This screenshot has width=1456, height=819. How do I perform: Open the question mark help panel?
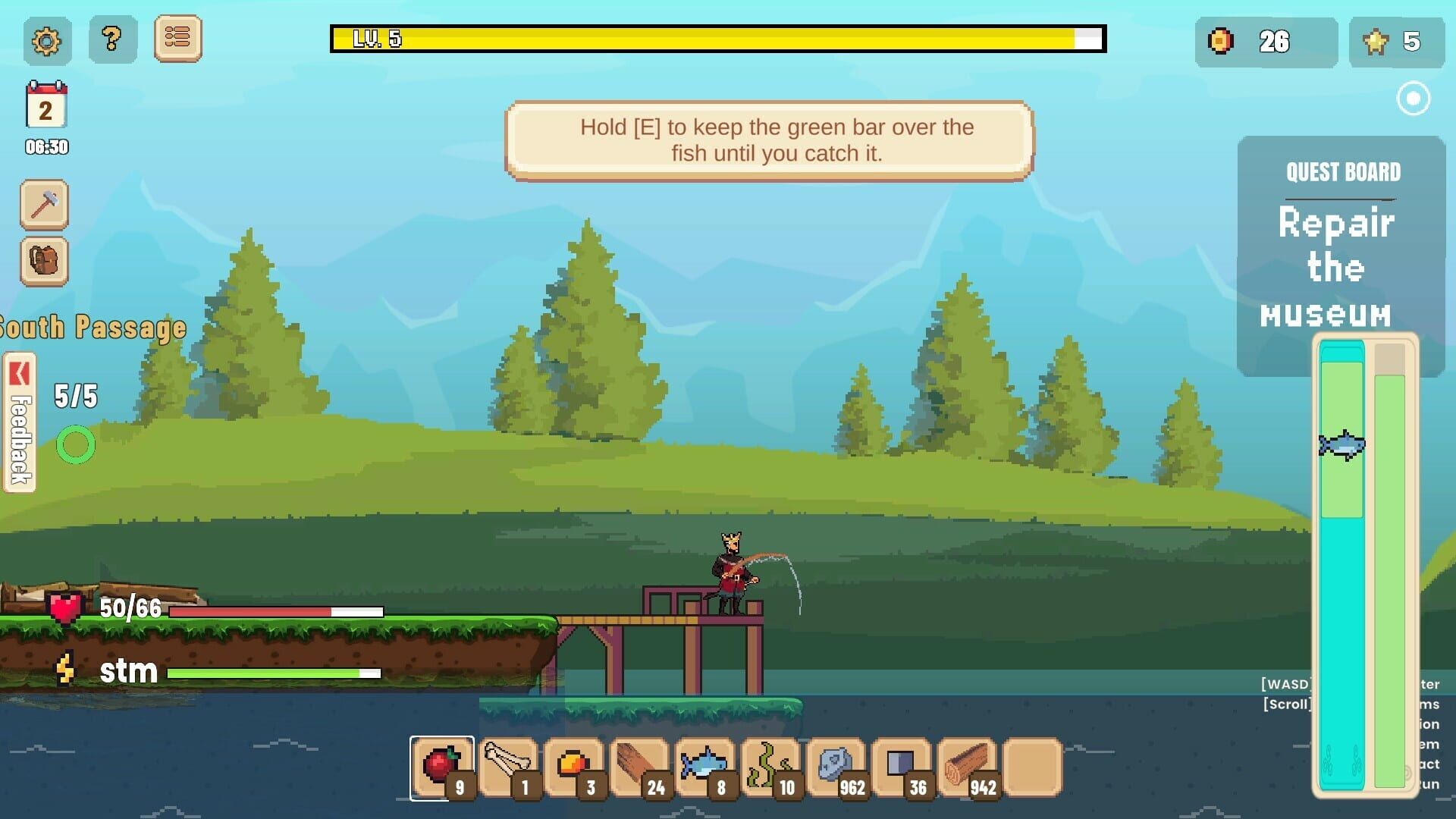click(112, 41)
